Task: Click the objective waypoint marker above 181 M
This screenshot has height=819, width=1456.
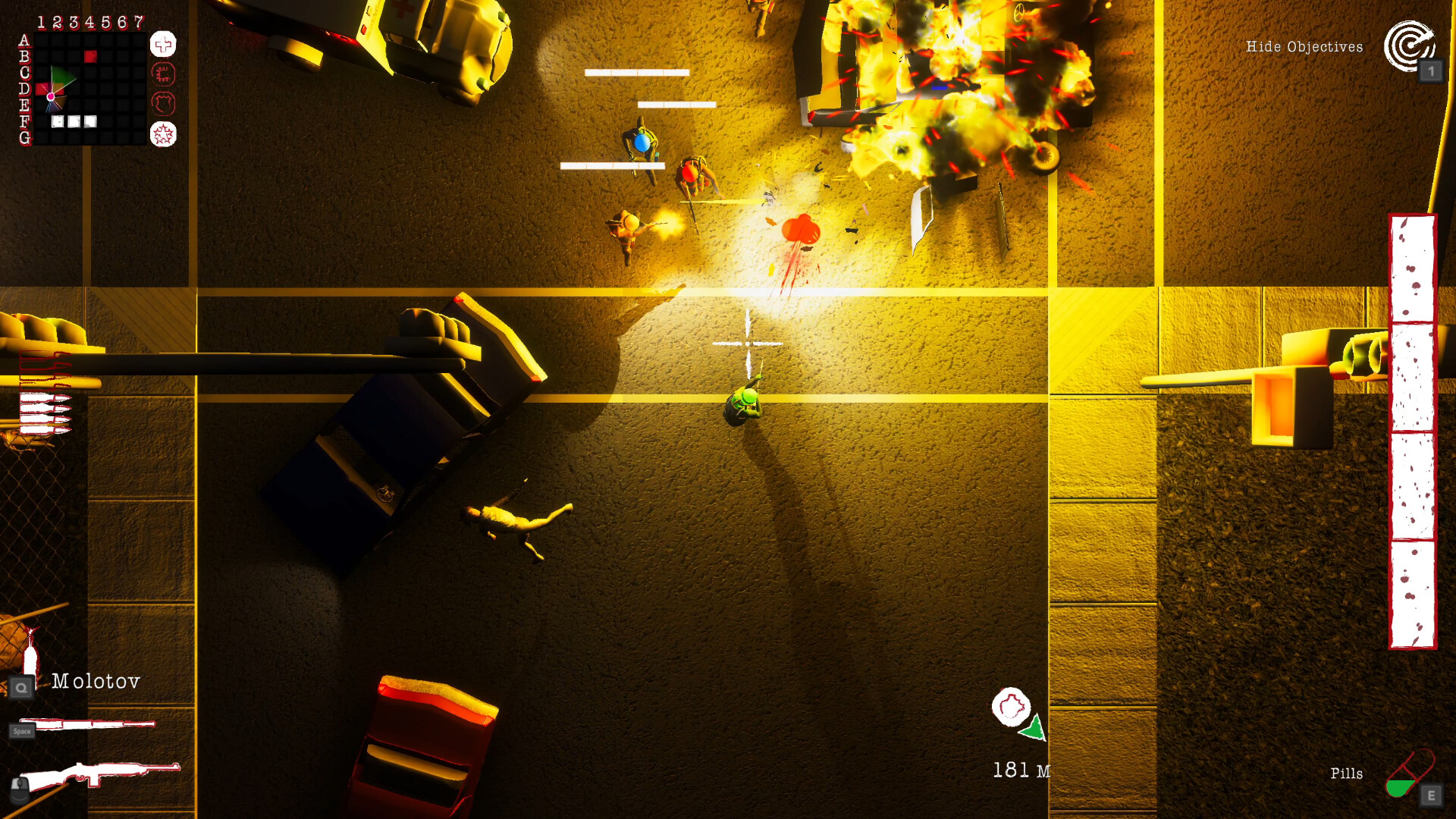Action: click(1011, 705)
